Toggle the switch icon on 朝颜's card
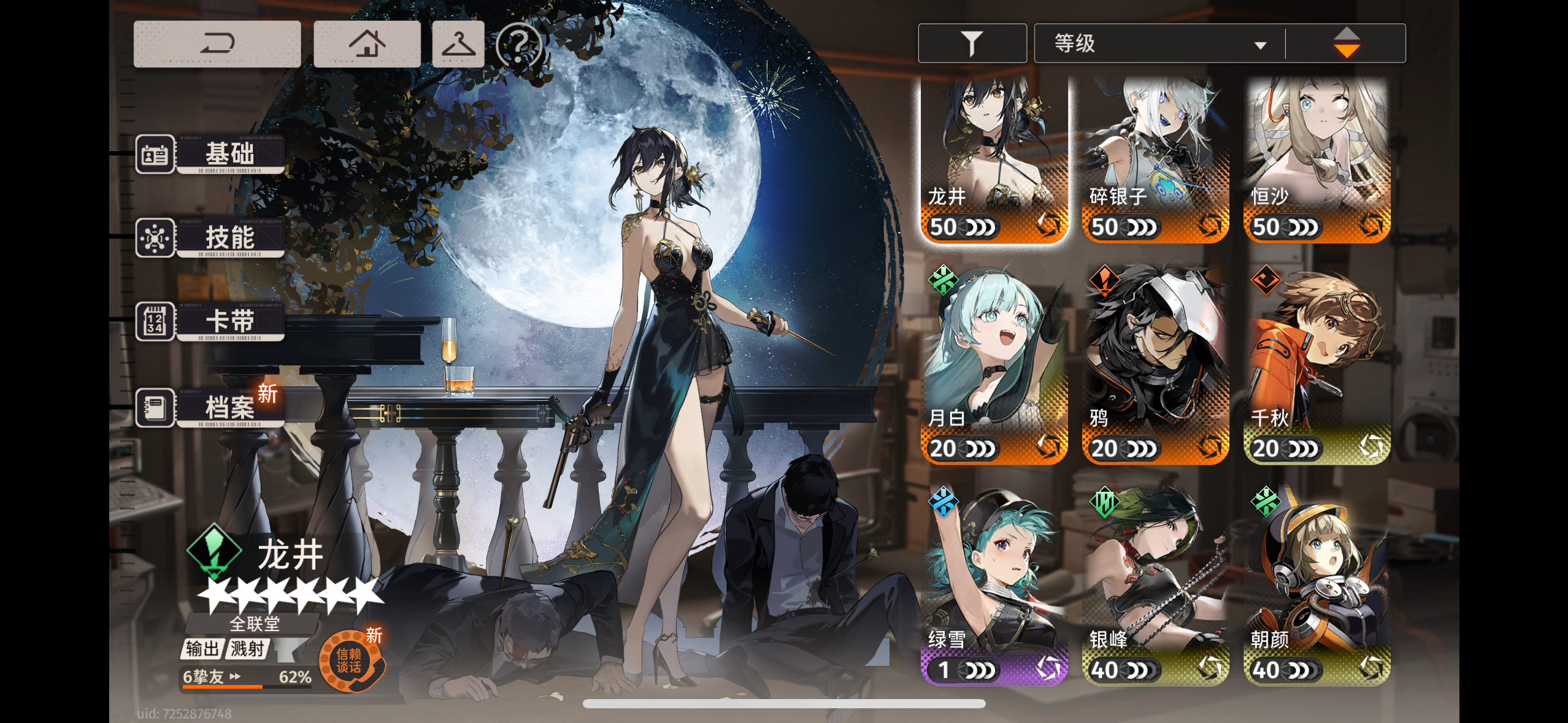Viewport: 1568px width, 723px height. [x=1371, y=667]
